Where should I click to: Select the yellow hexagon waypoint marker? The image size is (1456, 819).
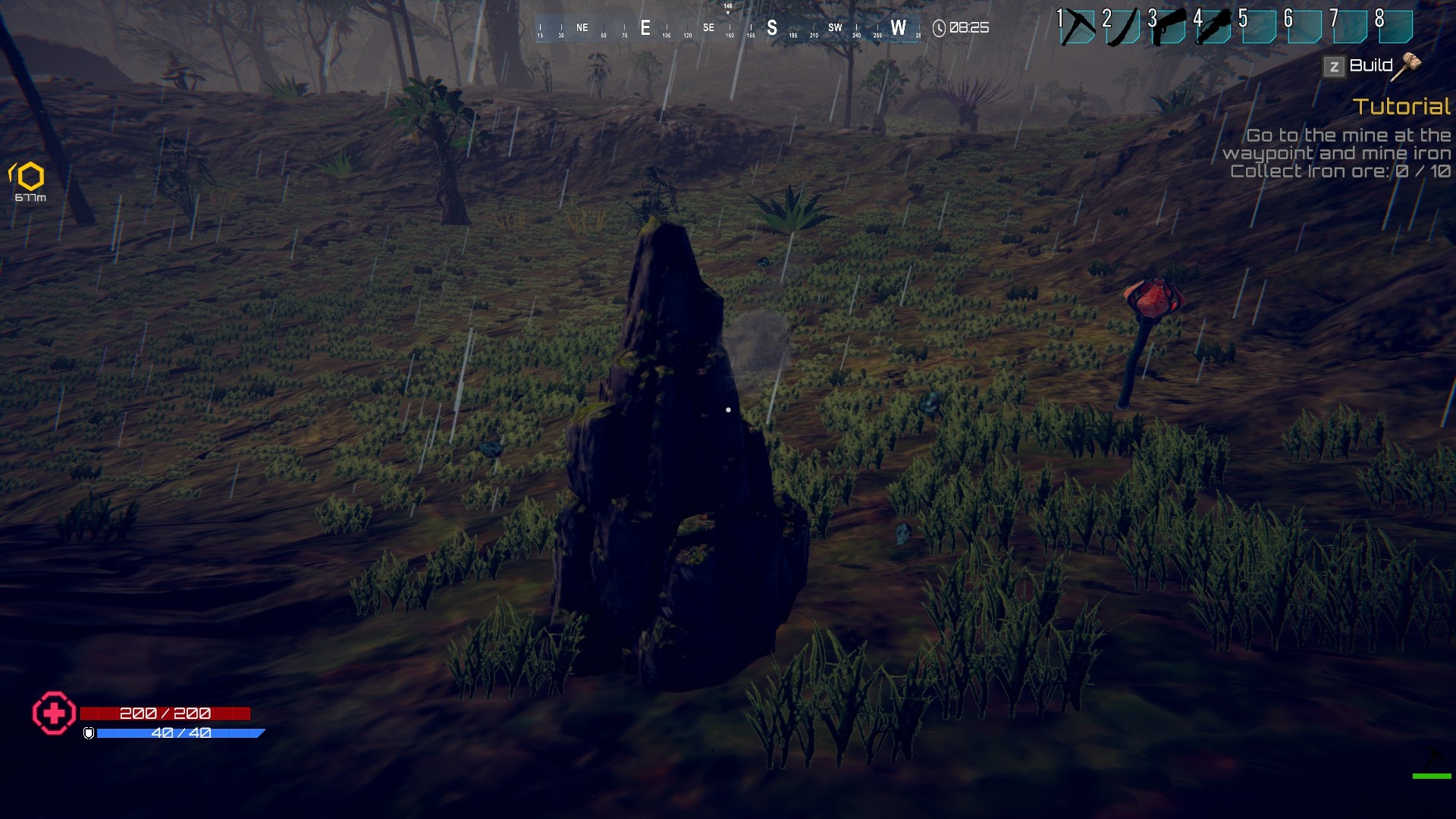point(30,177)
